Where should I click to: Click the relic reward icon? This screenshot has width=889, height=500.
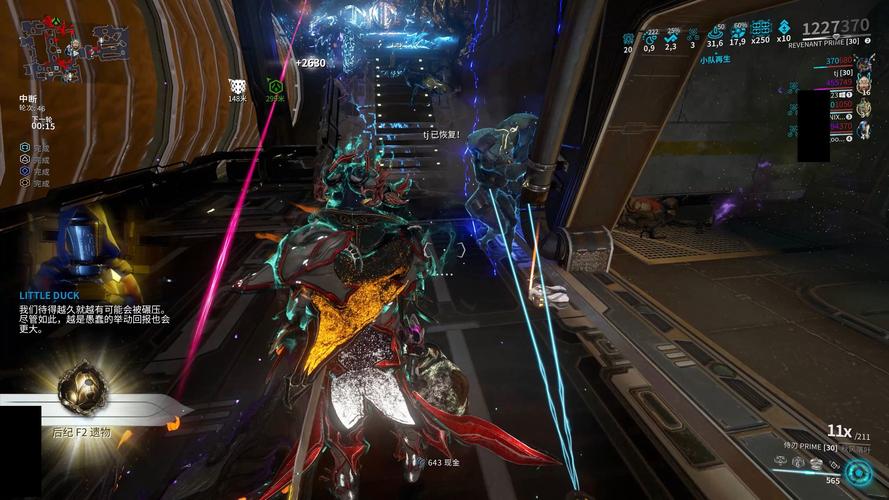pos(82,389)
